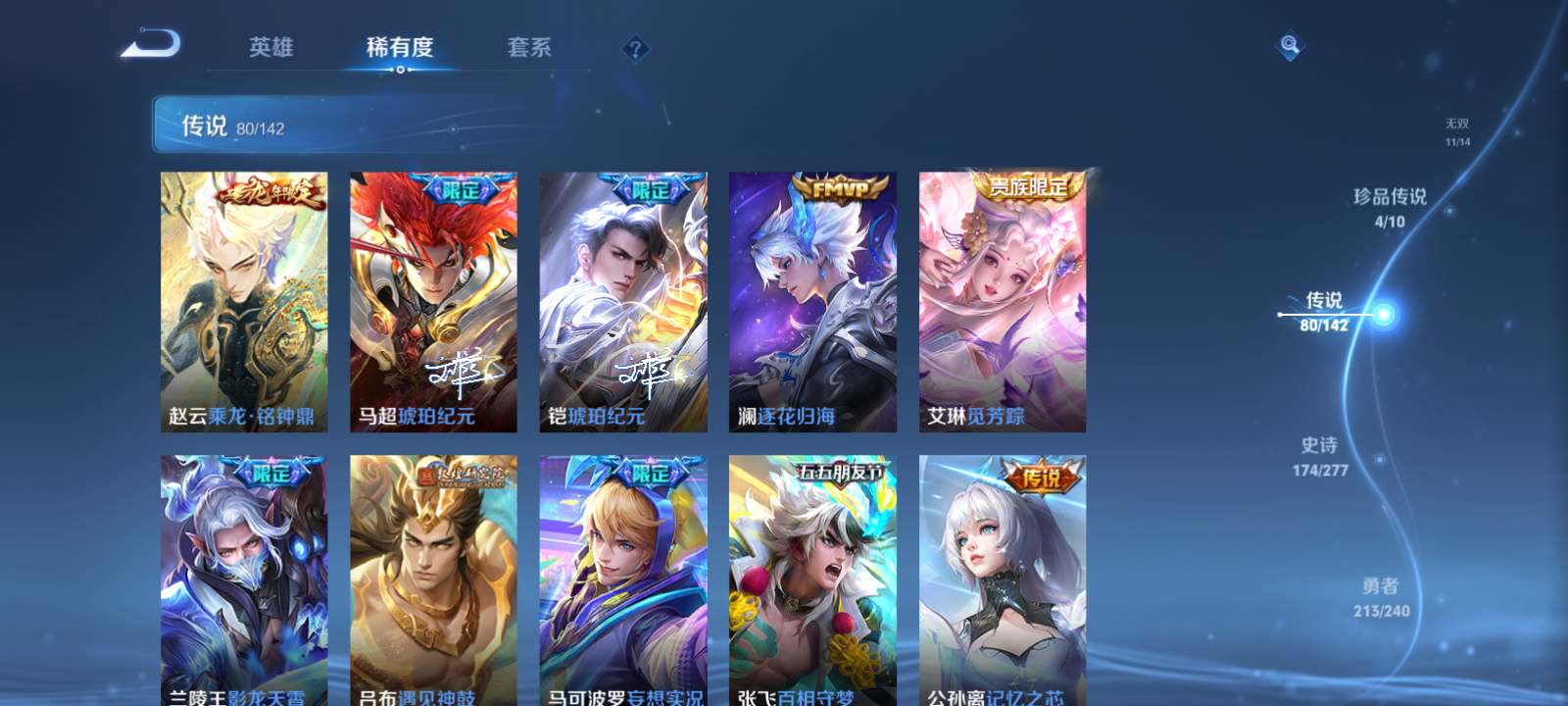Screen dimensions: 1568x706
Task: Click the glowing 传说 node on the rarity track
Action: click(1382, 314)
